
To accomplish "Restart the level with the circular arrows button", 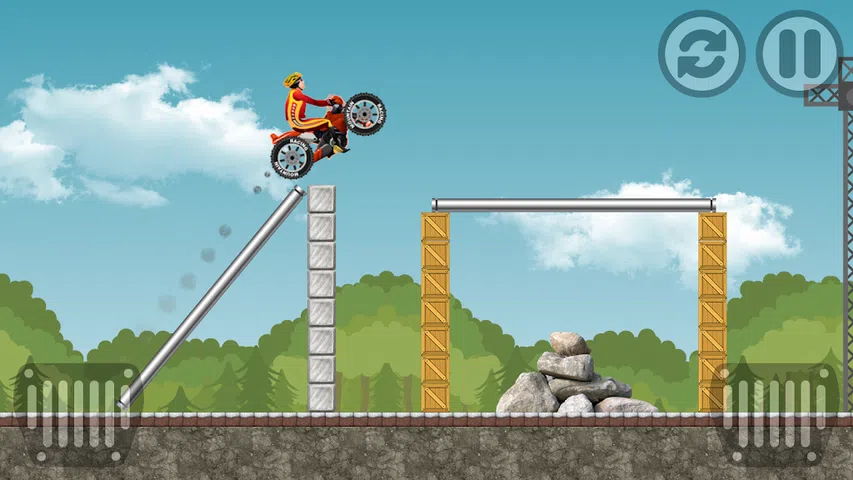I will click(701, 54).
